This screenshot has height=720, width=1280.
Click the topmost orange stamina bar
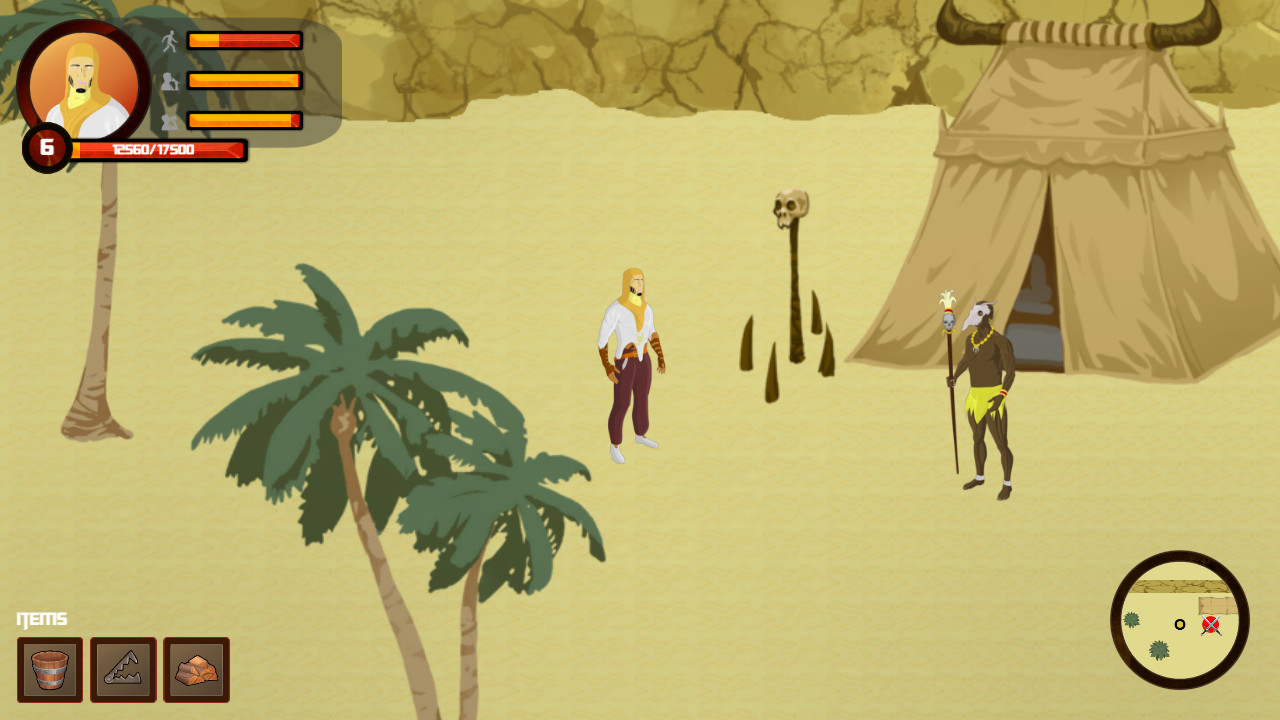point(245,40)
